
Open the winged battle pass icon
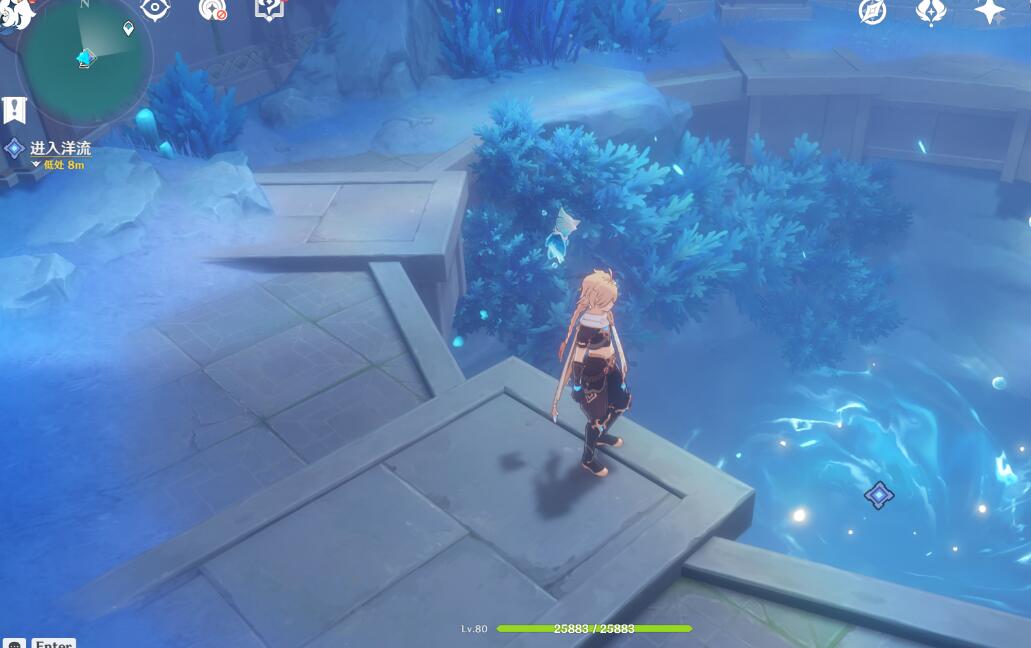(931, 11)
